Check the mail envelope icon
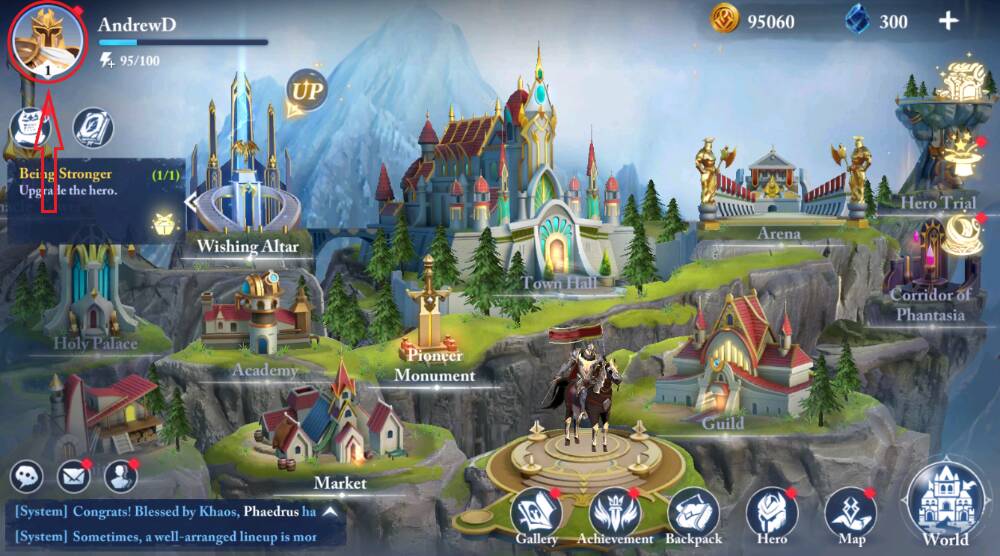Image resolution: width=1000 pixels, height=556 pixels. 73,476
